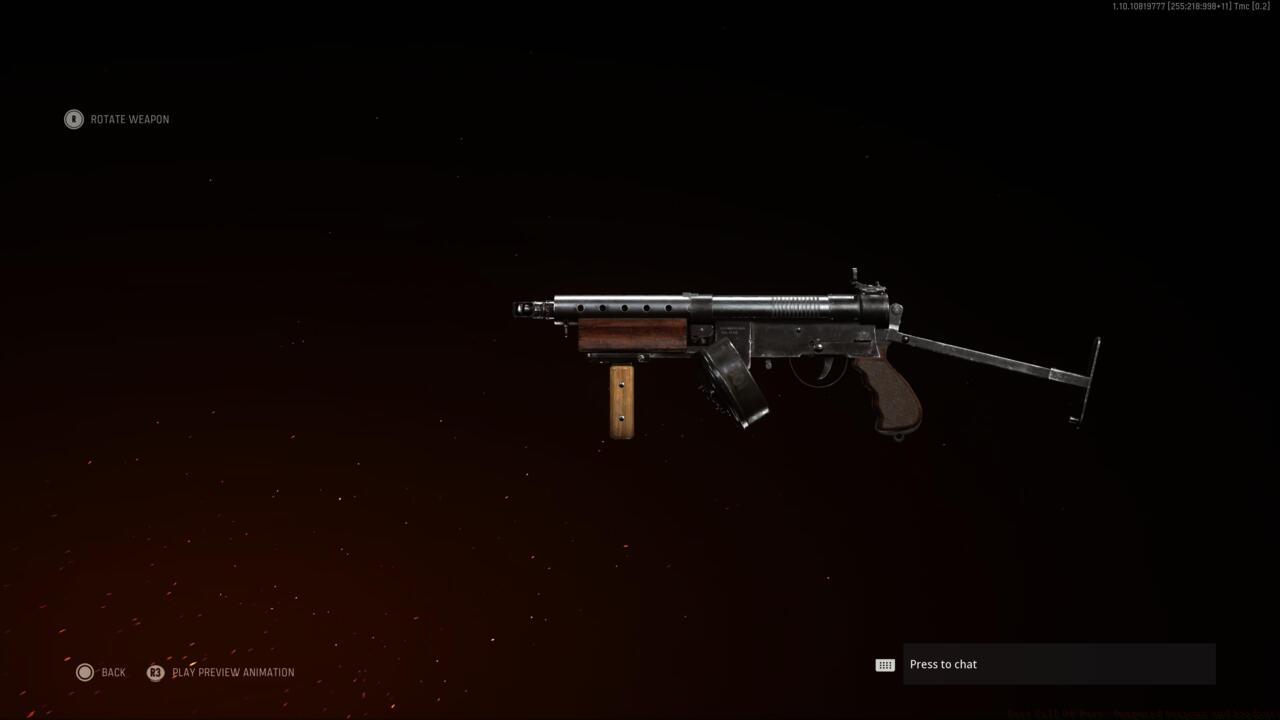Image resolution: width=1280 pixels, height=720 pixels.
Task: Click the Back label text
Action: click(x=112, y=672)
